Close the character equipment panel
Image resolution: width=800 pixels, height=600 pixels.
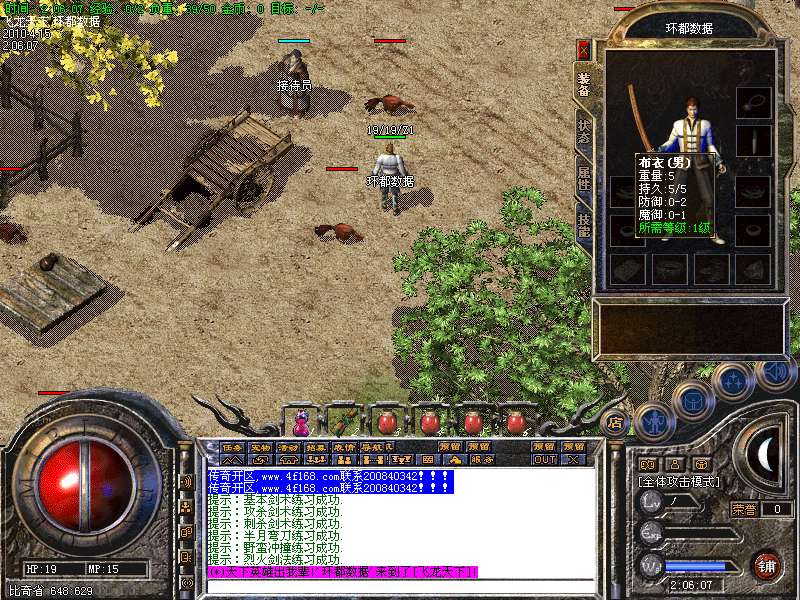pos(584,49)
